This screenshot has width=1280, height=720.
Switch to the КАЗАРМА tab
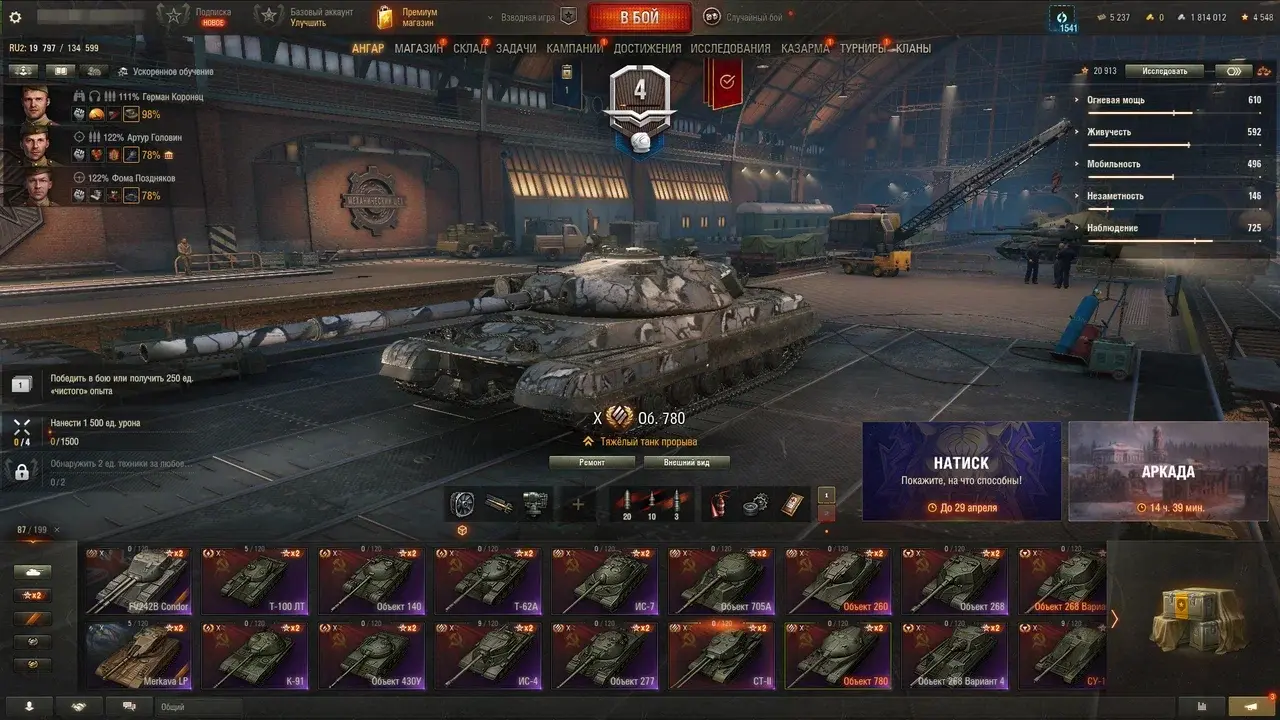click(x=805, y=48)
